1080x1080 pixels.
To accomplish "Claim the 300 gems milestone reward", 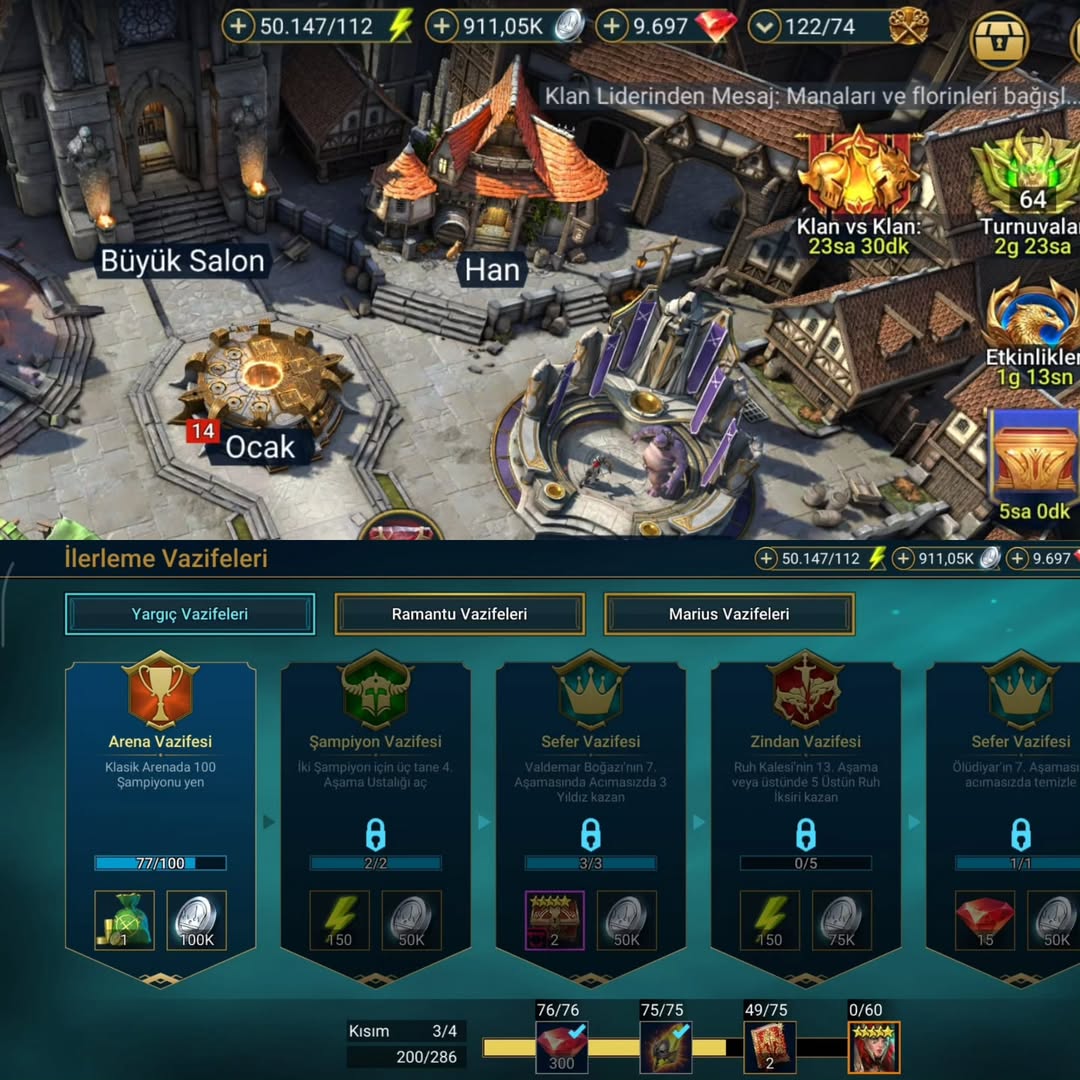I will point(561,1047).
